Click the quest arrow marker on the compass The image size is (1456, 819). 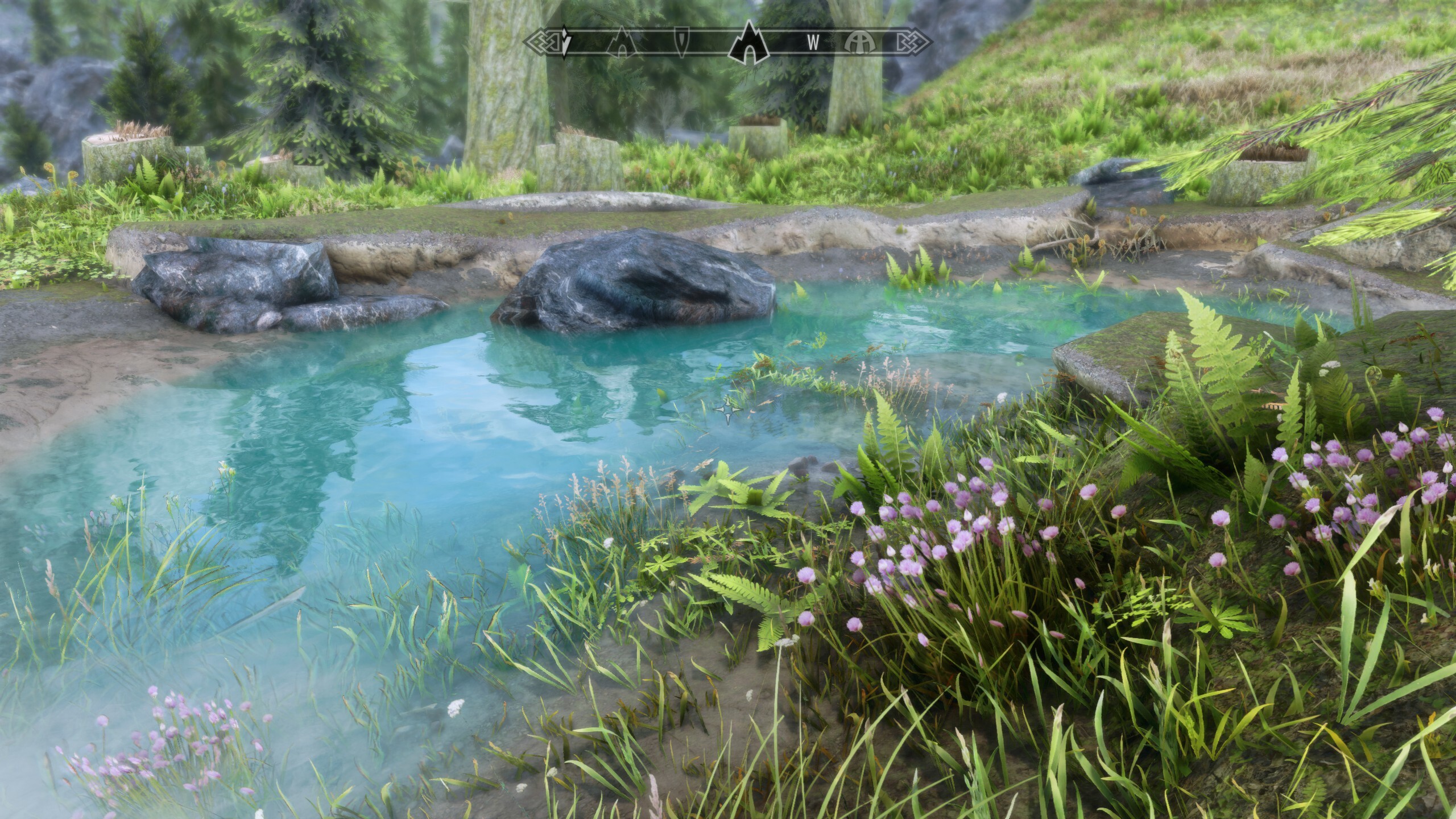pyautogui.click(x=564, y=42)
